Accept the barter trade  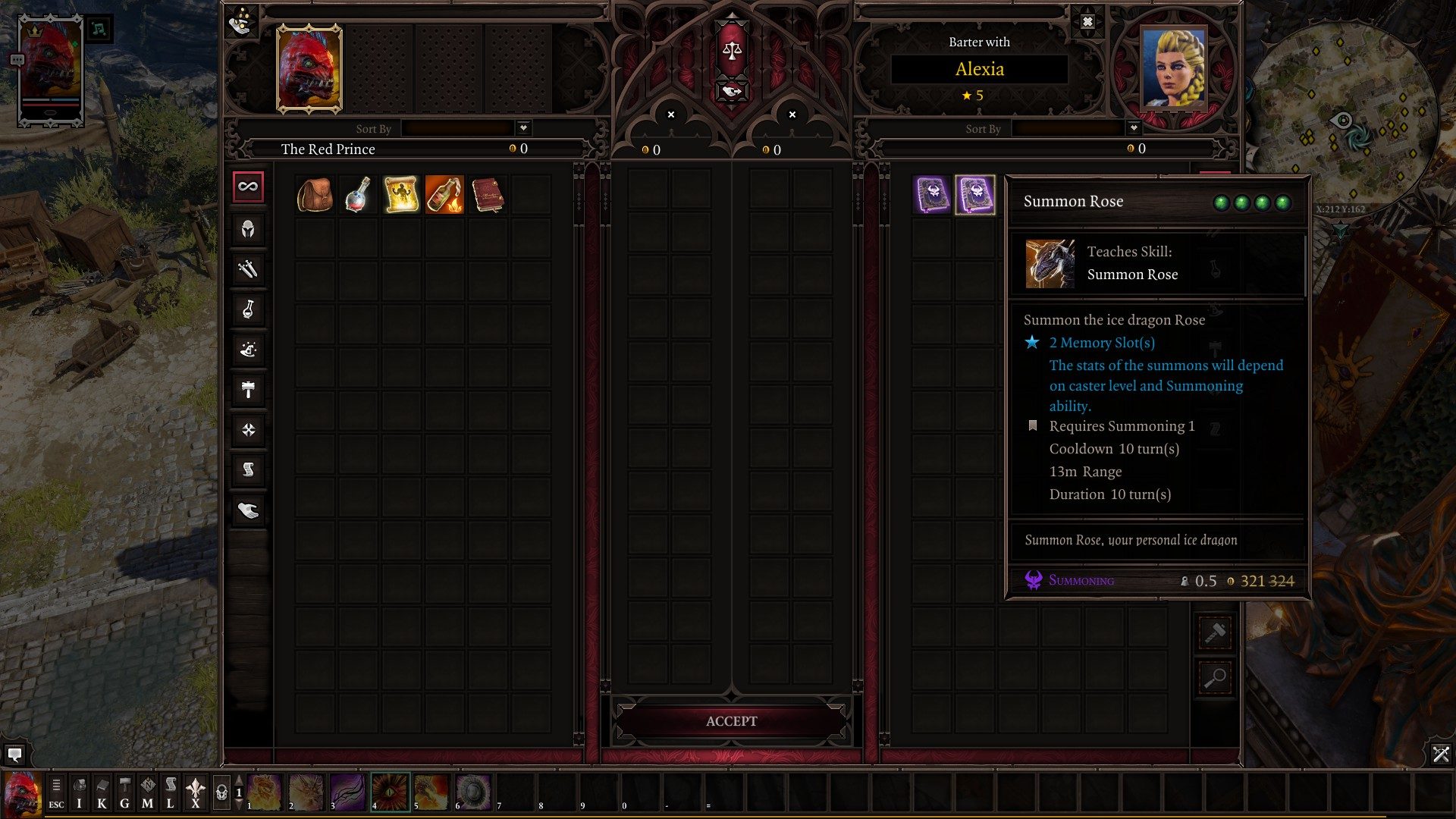[731, 721]
